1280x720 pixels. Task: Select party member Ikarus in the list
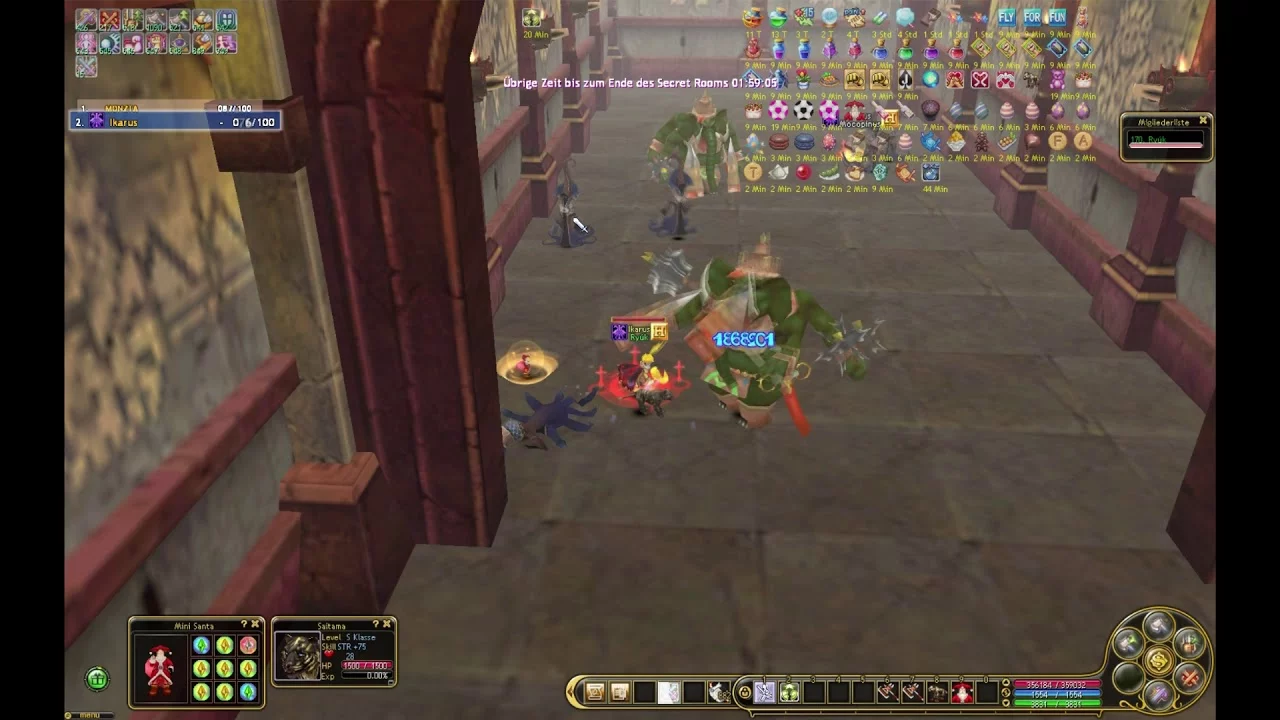pyautogui.click(x=175, y=122)
